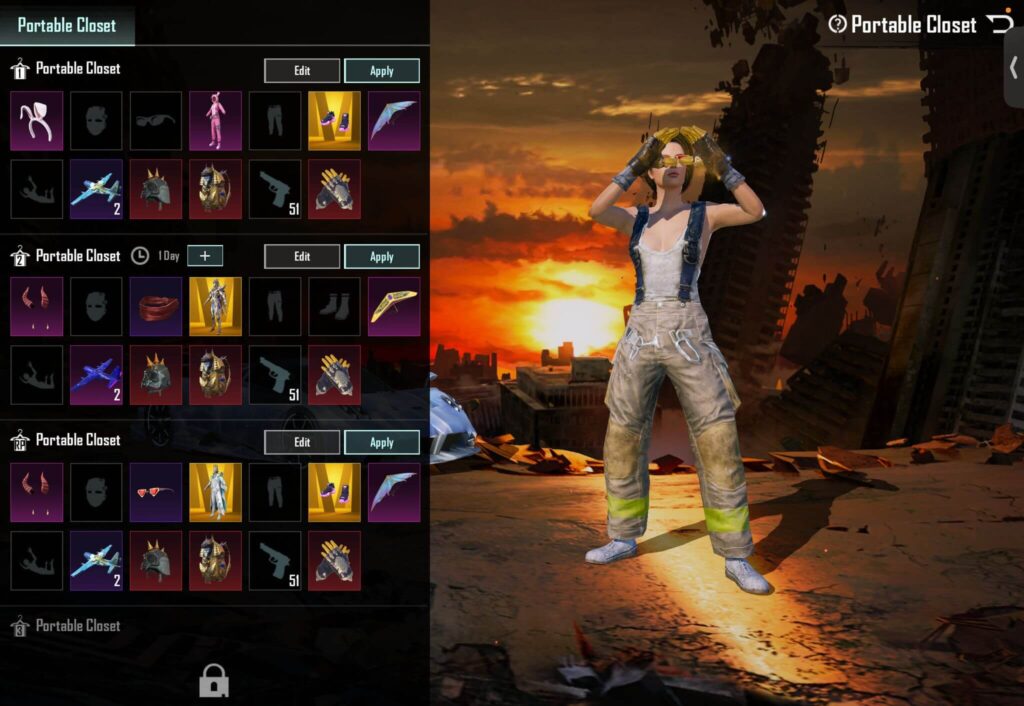Select the white outfit in RP closet
This screenshot has width=1024, height=706.
coord(216,492)
